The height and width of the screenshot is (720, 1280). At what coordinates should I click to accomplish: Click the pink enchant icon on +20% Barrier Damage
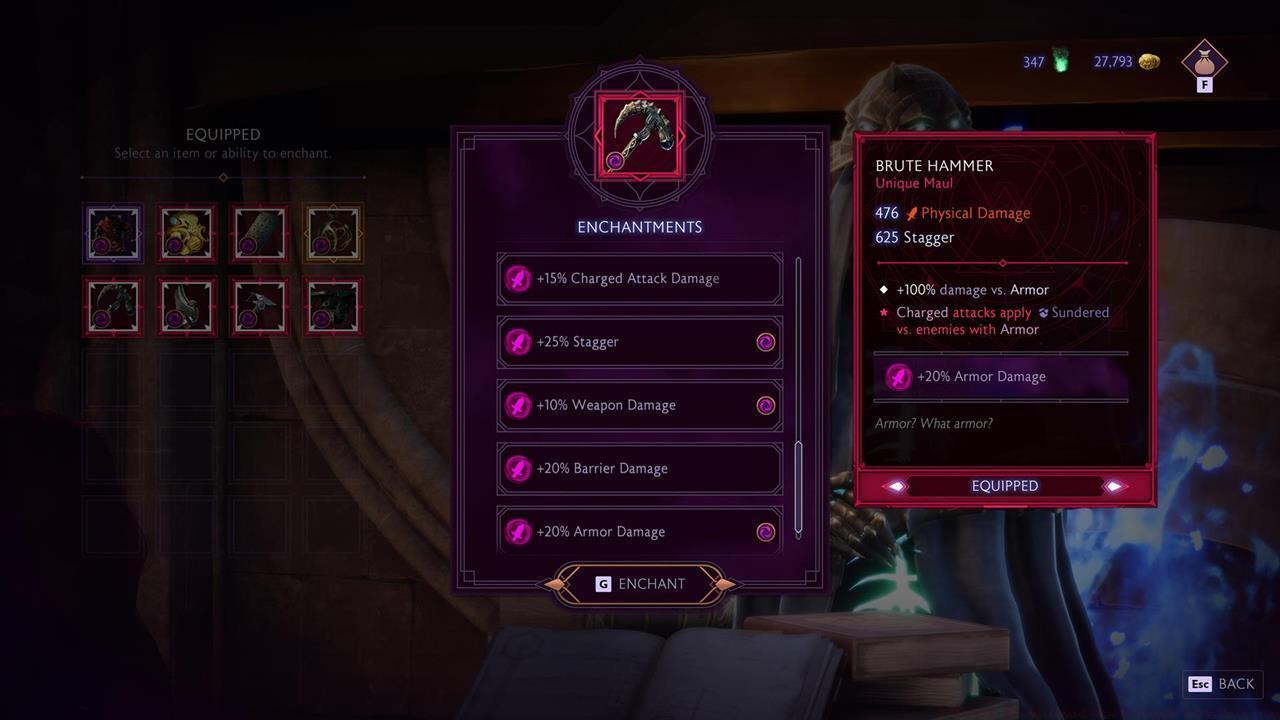518,468
